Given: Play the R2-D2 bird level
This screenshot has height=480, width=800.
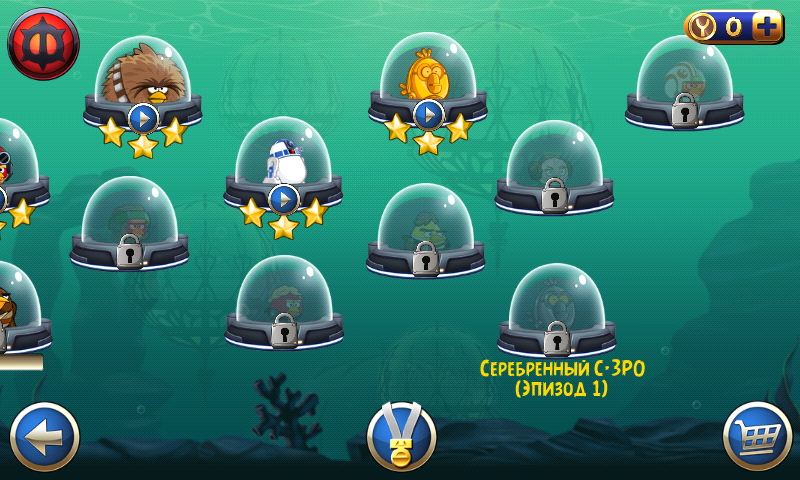Looking at the screenshot, I should pos(284,199).
